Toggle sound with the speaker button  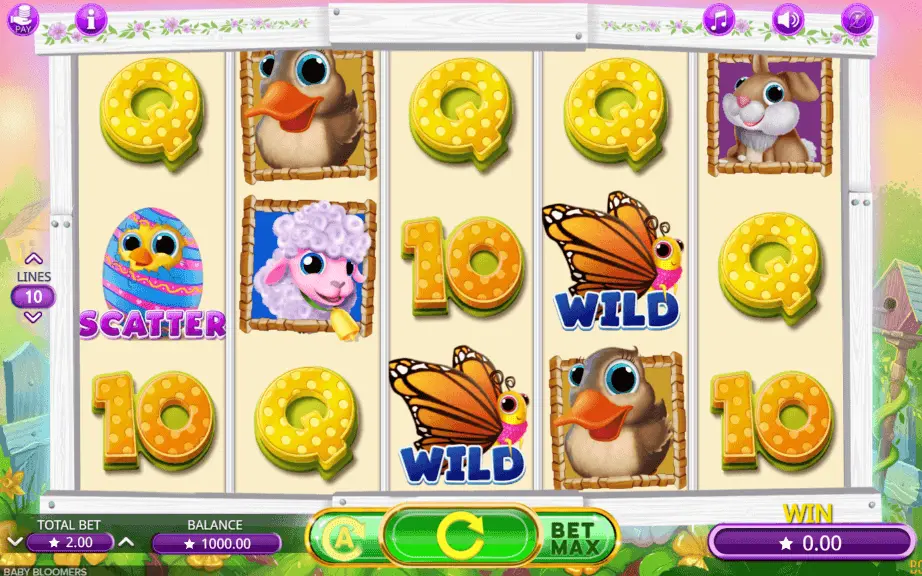point(788,18)
